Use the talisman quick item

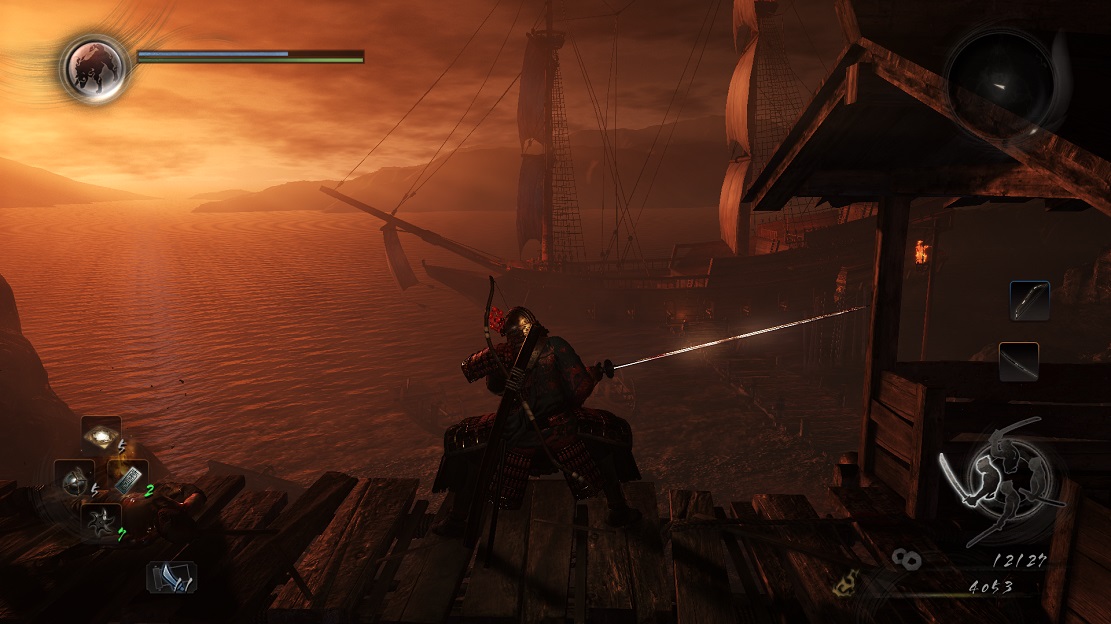point(128,479)
